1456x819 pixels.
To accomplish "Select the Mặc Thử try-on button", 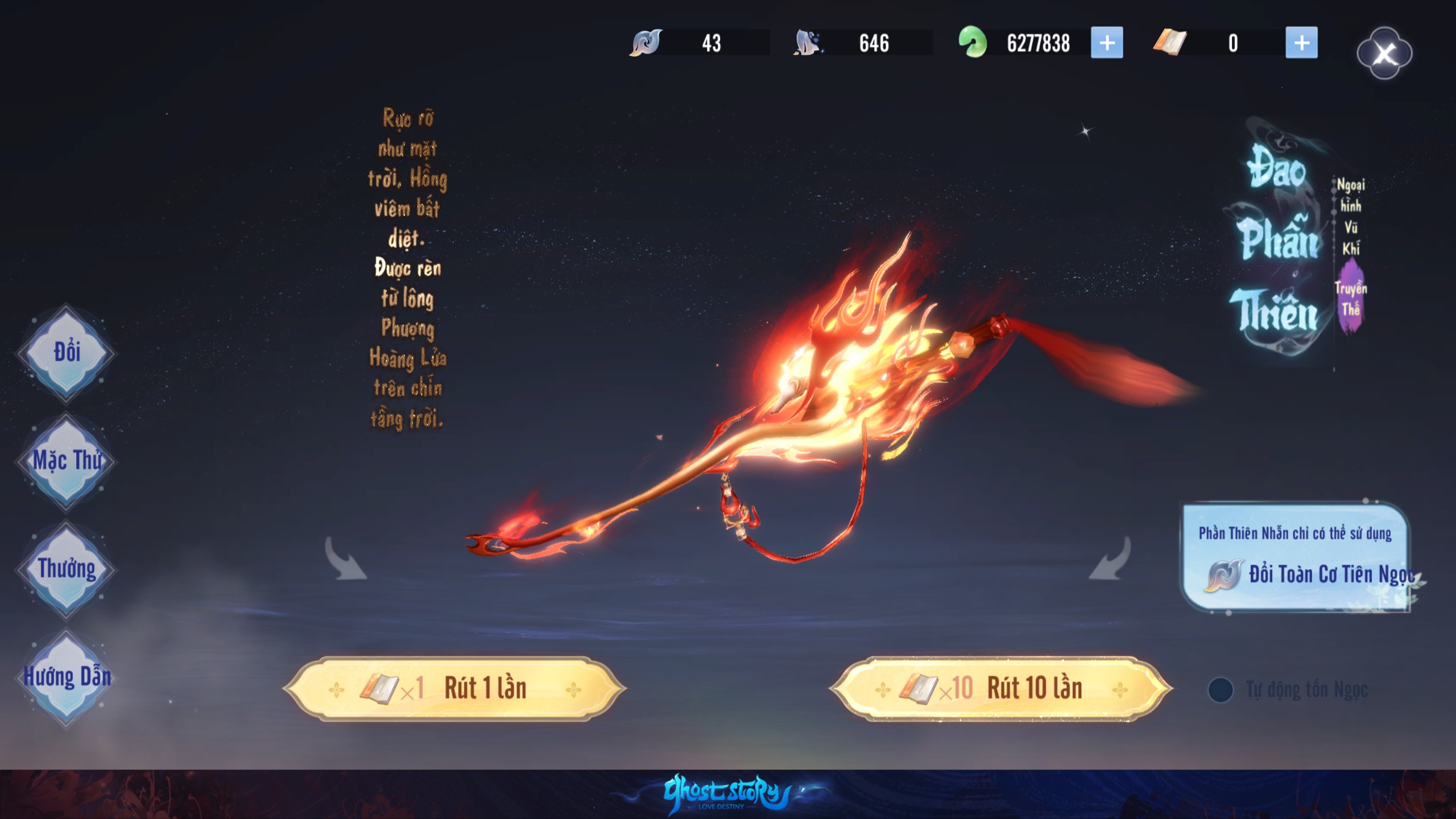I will click(67, 461).
